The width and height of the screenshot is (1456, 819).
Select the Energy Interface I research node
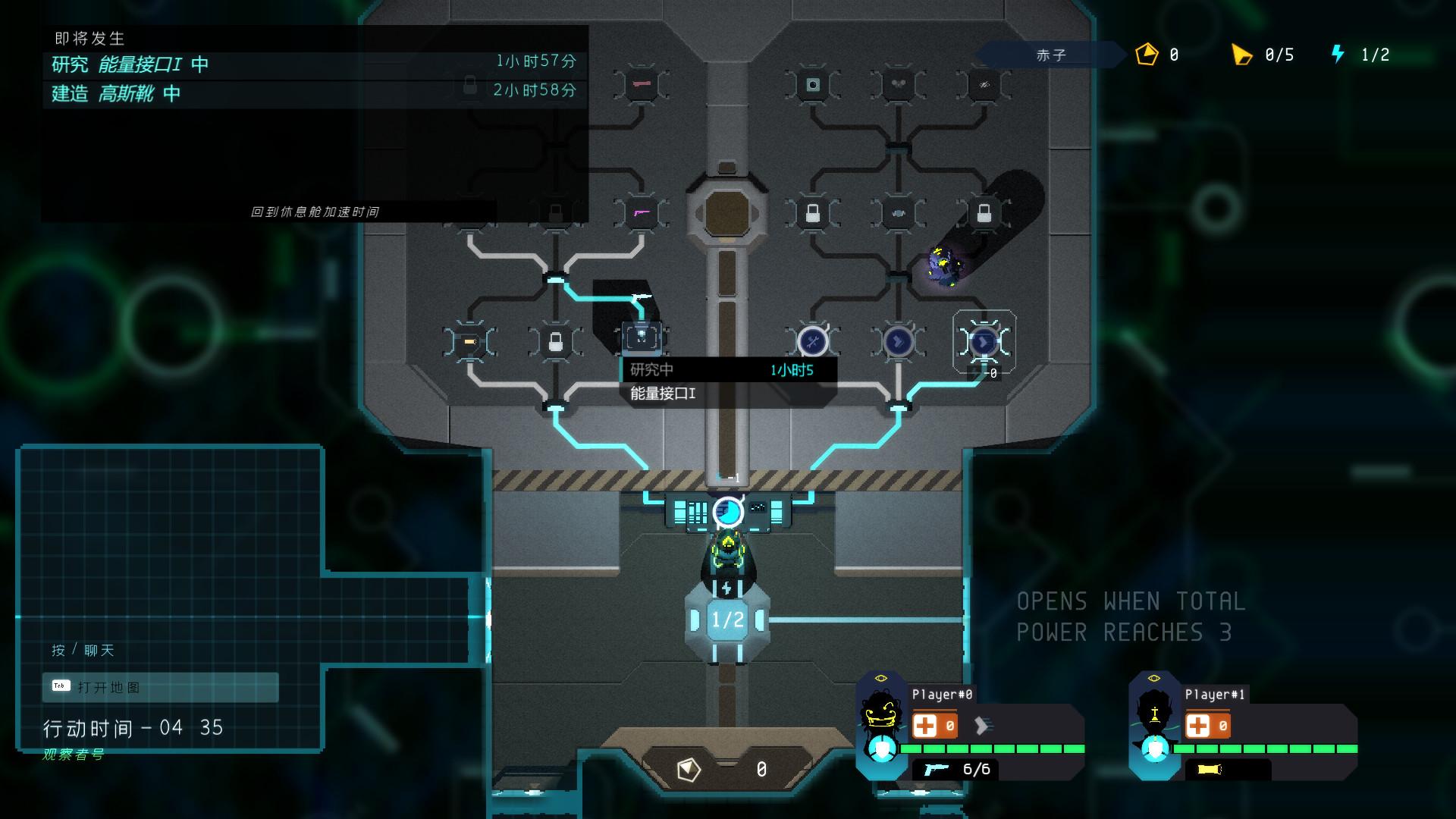click(642, 337)
